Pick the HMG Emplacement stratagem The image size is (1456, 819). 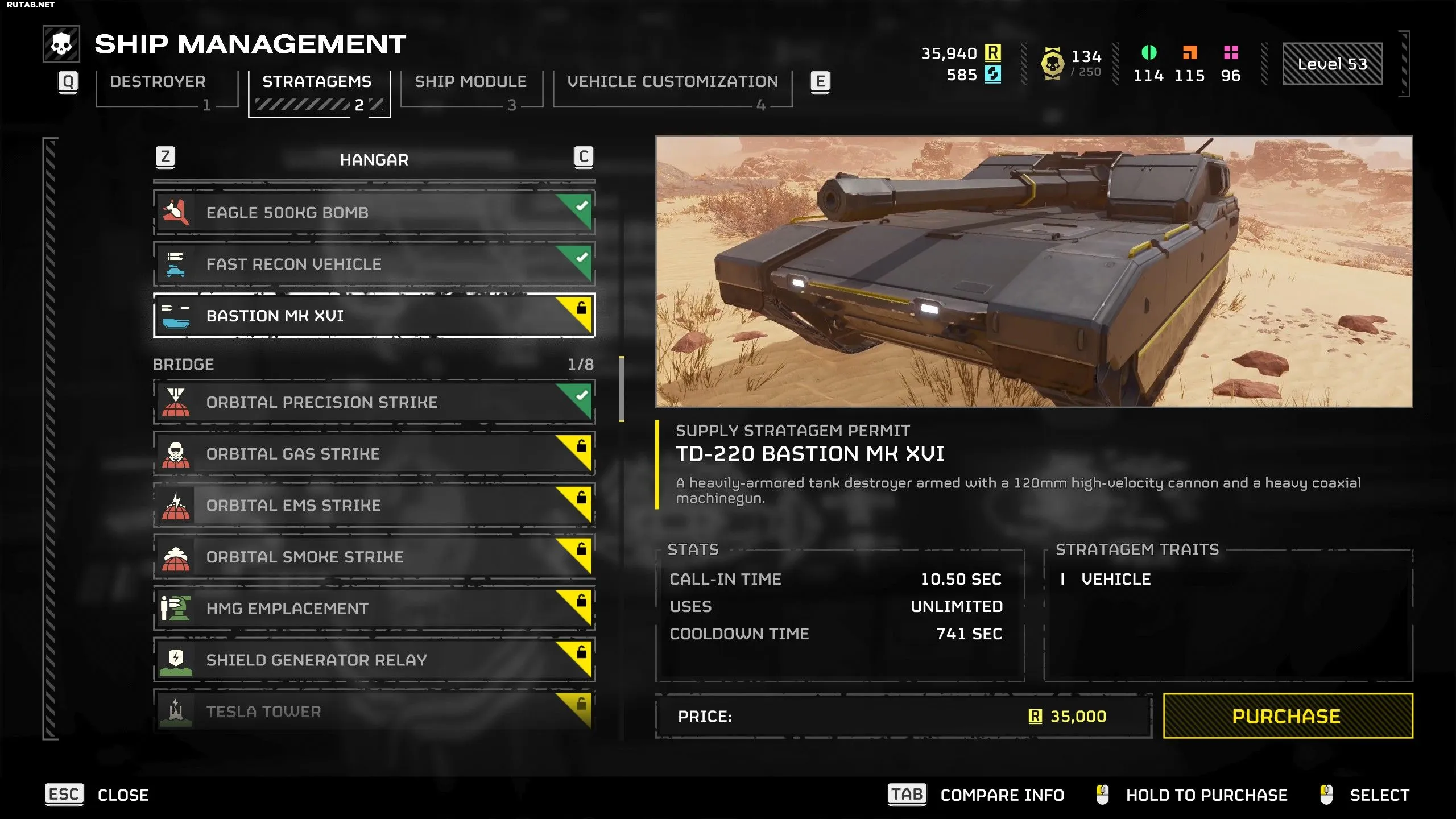374,609
